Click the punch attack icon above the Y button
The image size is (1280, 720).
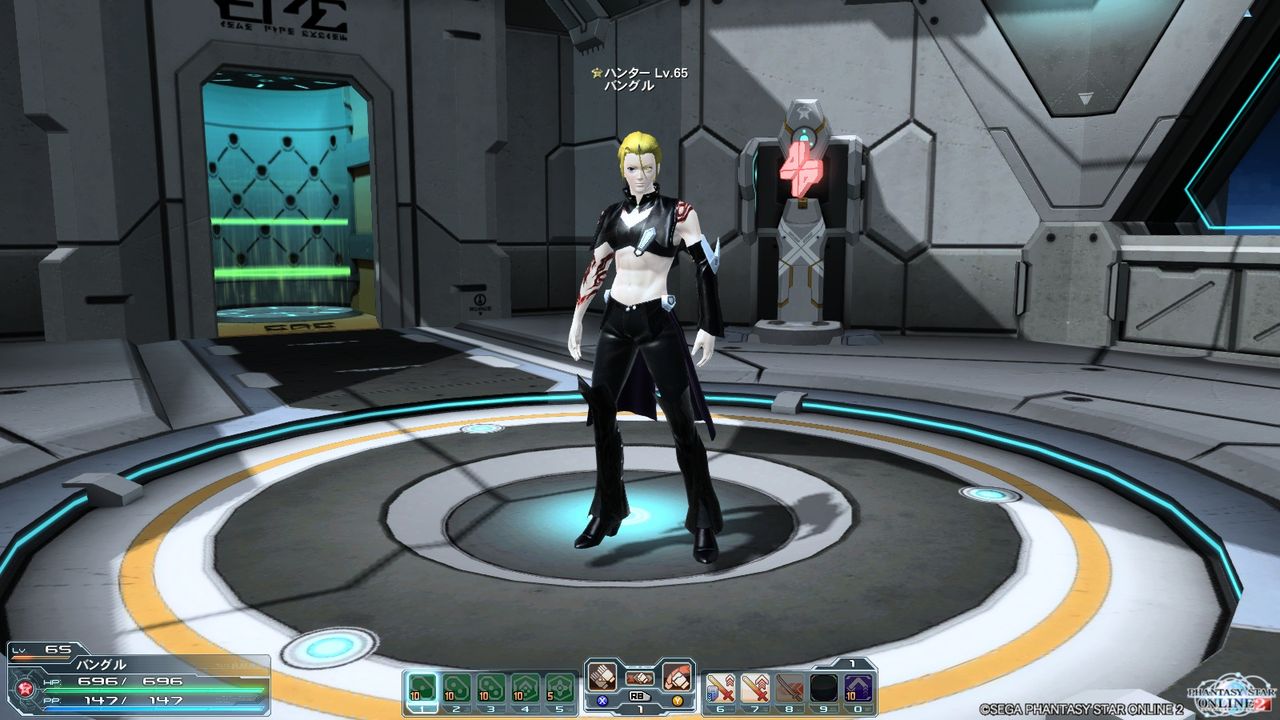(x=677, y=676)
